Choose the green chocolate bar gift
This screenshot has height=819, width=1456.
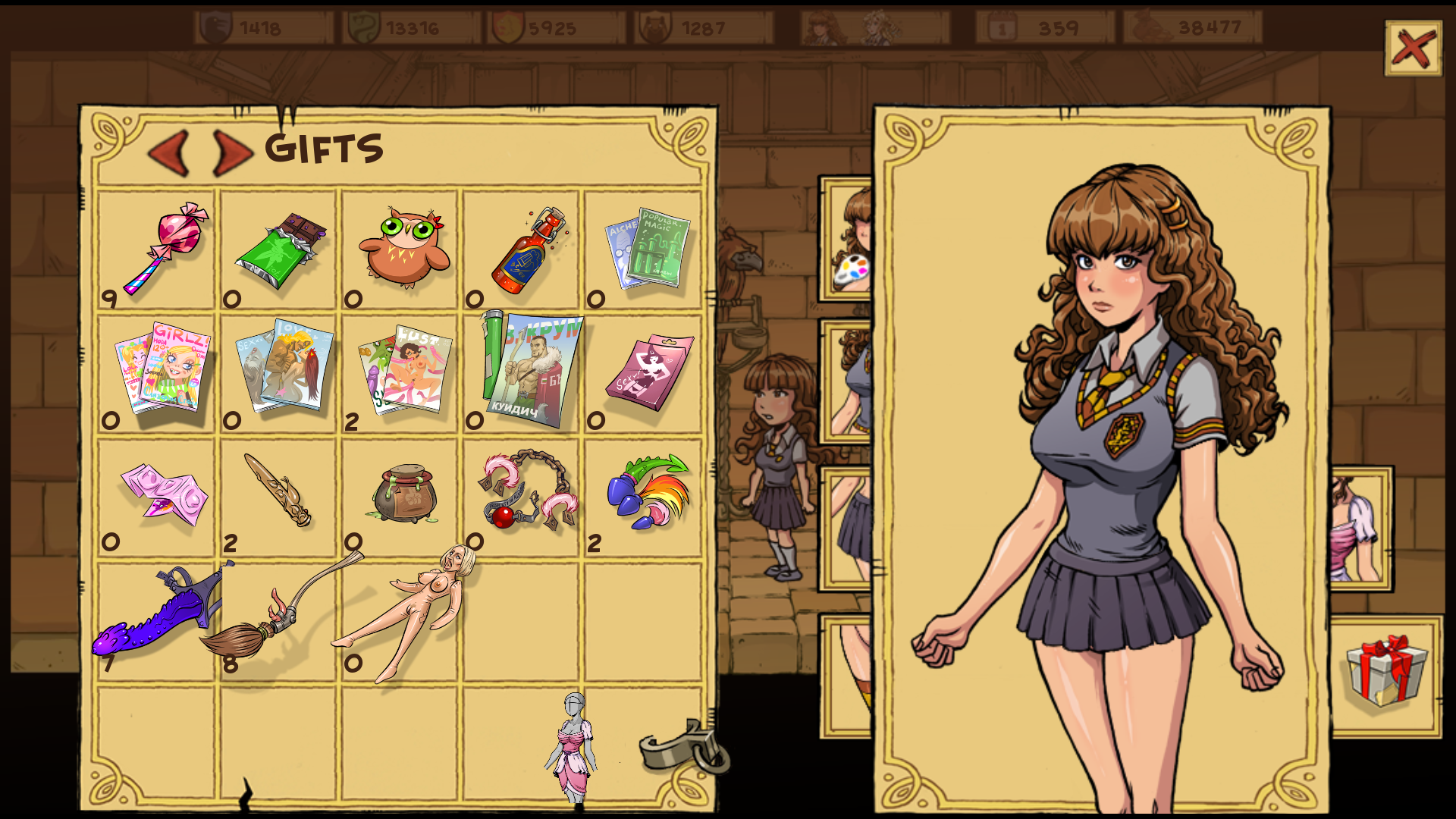coord(281,250)
